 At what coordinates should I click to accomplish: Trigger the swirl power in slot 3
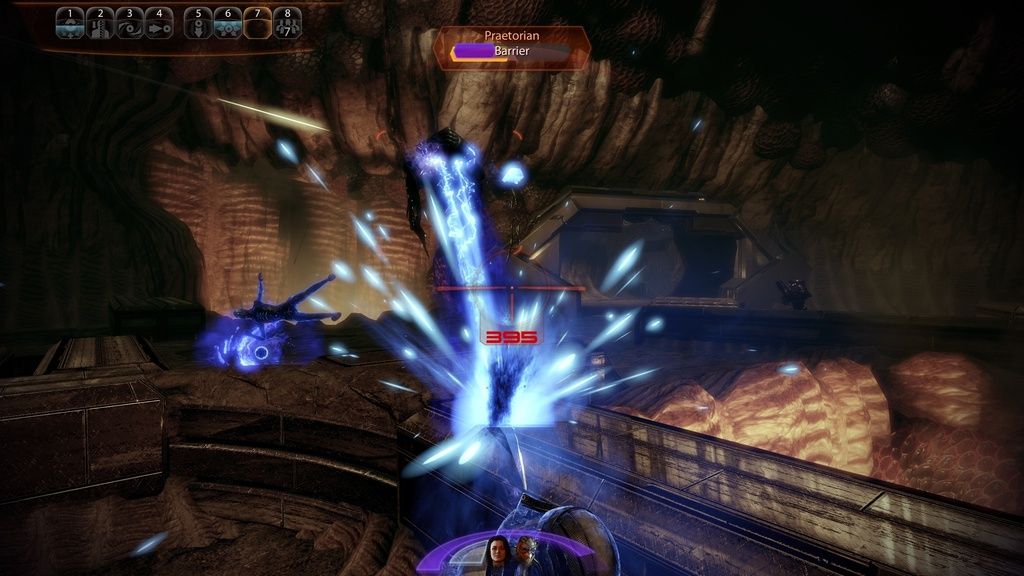point(129,23)
